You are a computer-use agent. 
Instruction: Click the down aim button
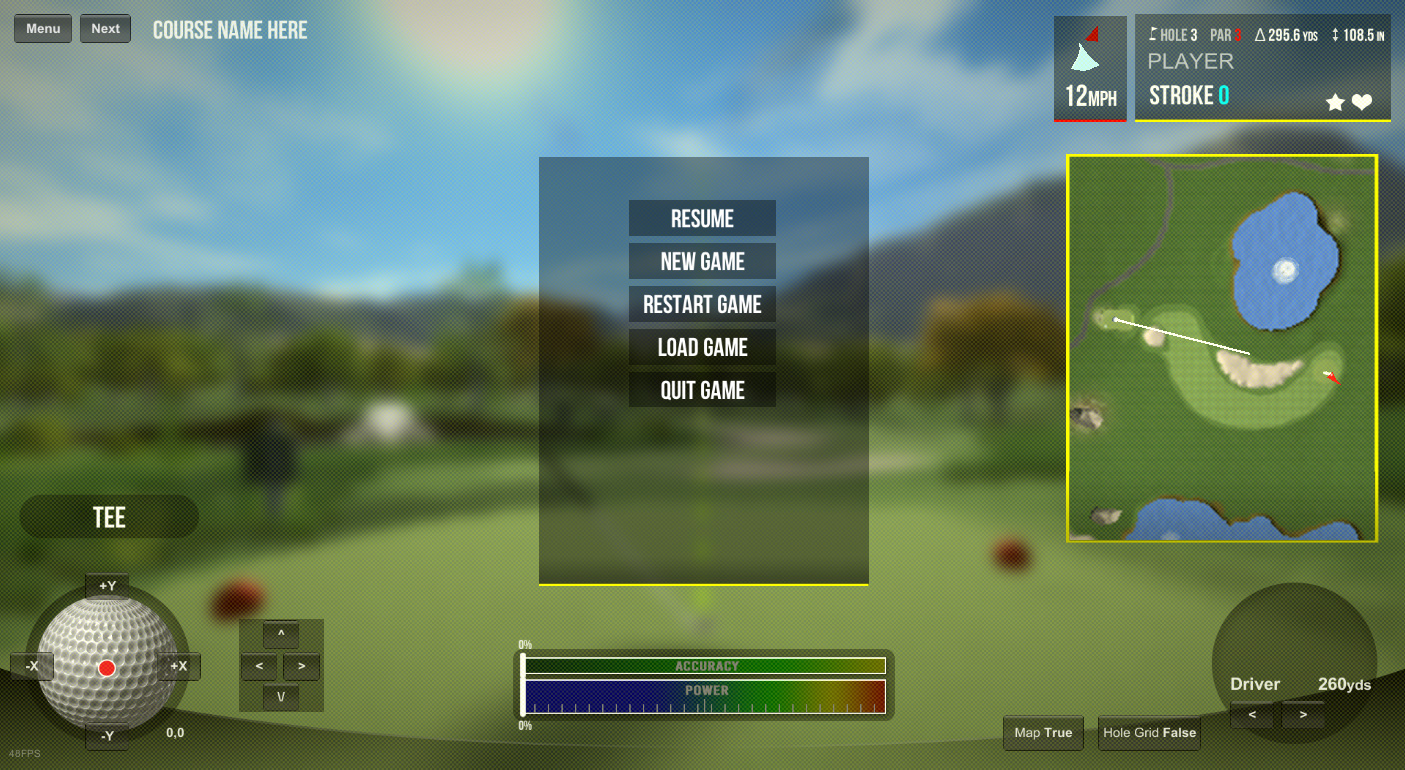tap(281, 697)
